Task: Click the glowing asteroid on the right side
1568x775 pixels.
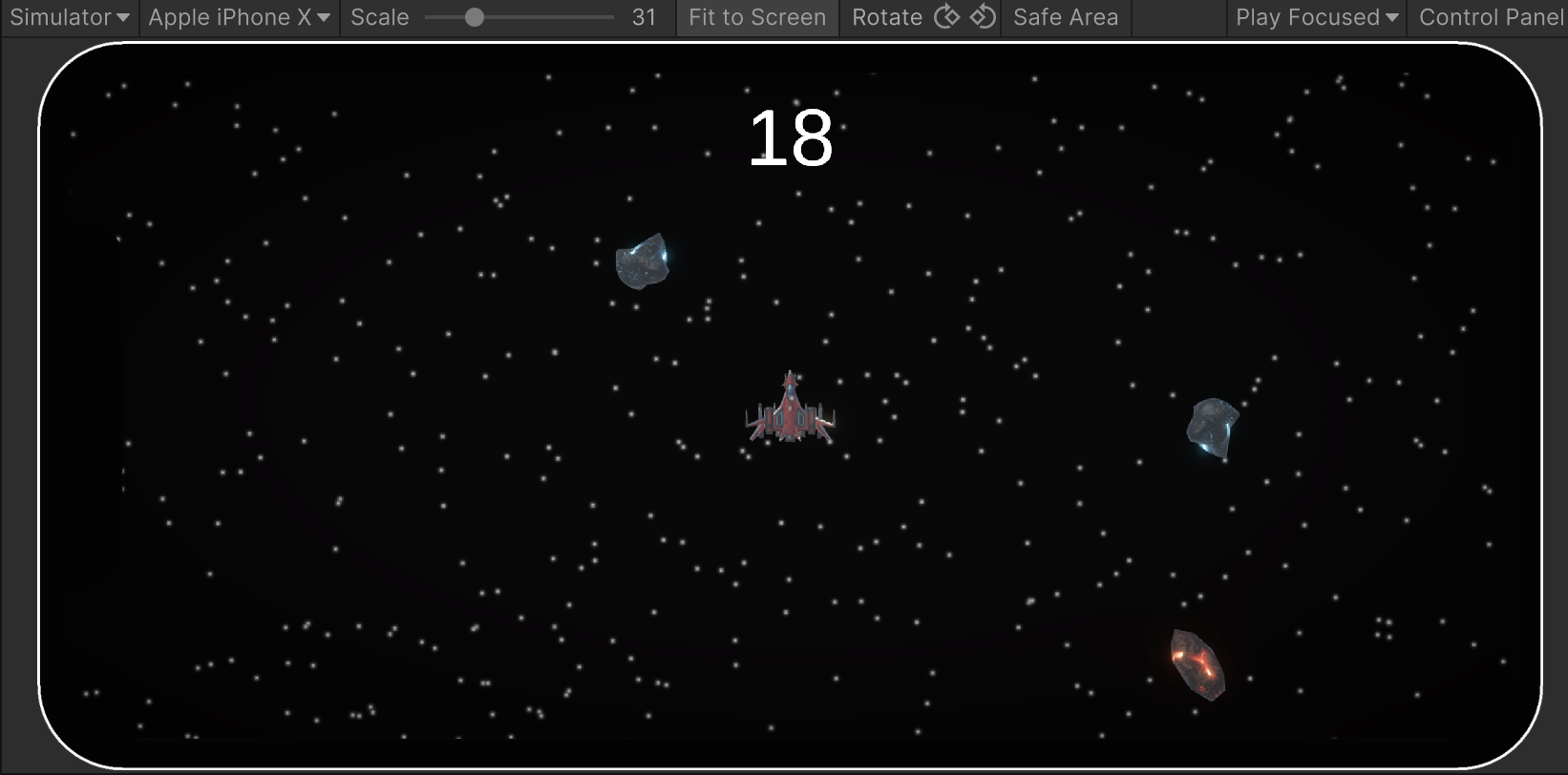Action: 1211,426
